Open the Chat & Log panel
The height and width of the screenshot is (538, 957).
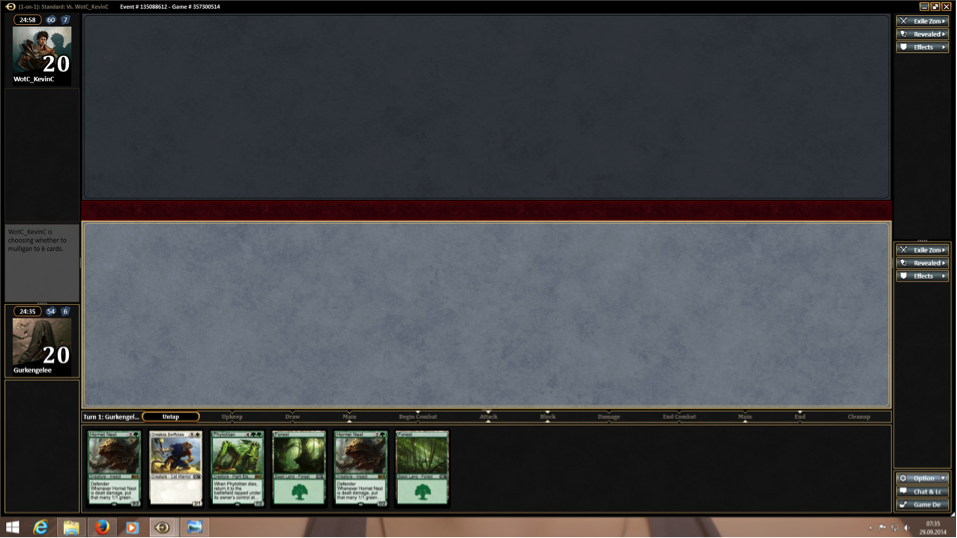(922, 491)
